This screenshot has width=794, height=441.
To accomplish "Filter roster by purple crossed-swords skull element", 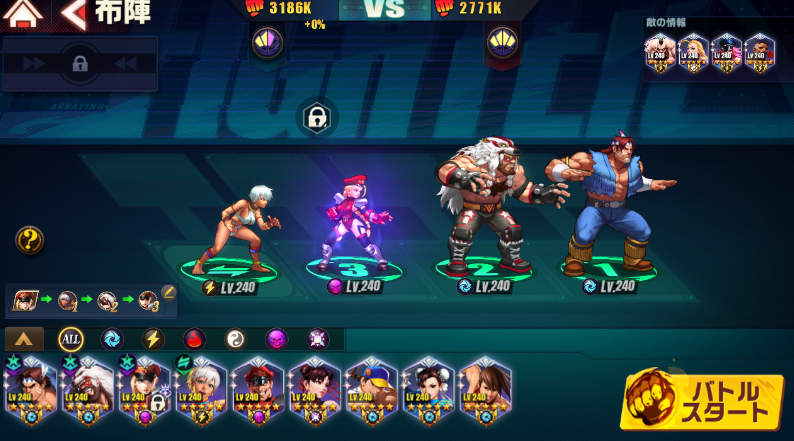I will tap(318, 339).
